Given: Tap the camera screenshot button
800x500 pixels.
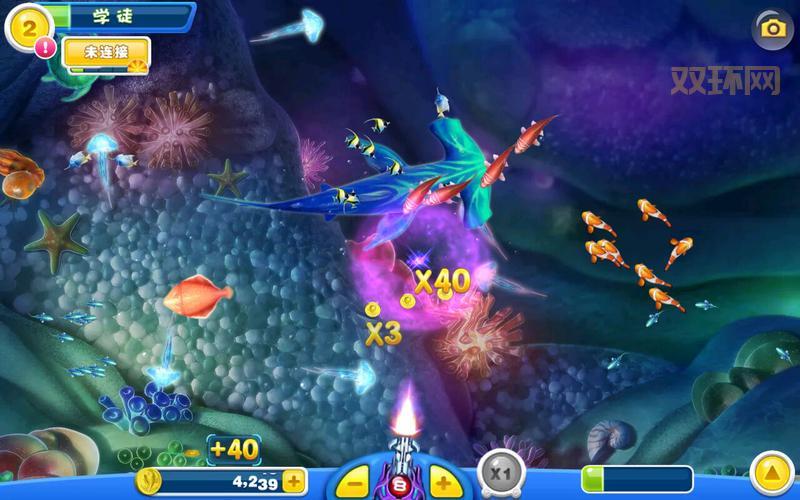Looking at the screenshot, I should (x=772, y=28).
